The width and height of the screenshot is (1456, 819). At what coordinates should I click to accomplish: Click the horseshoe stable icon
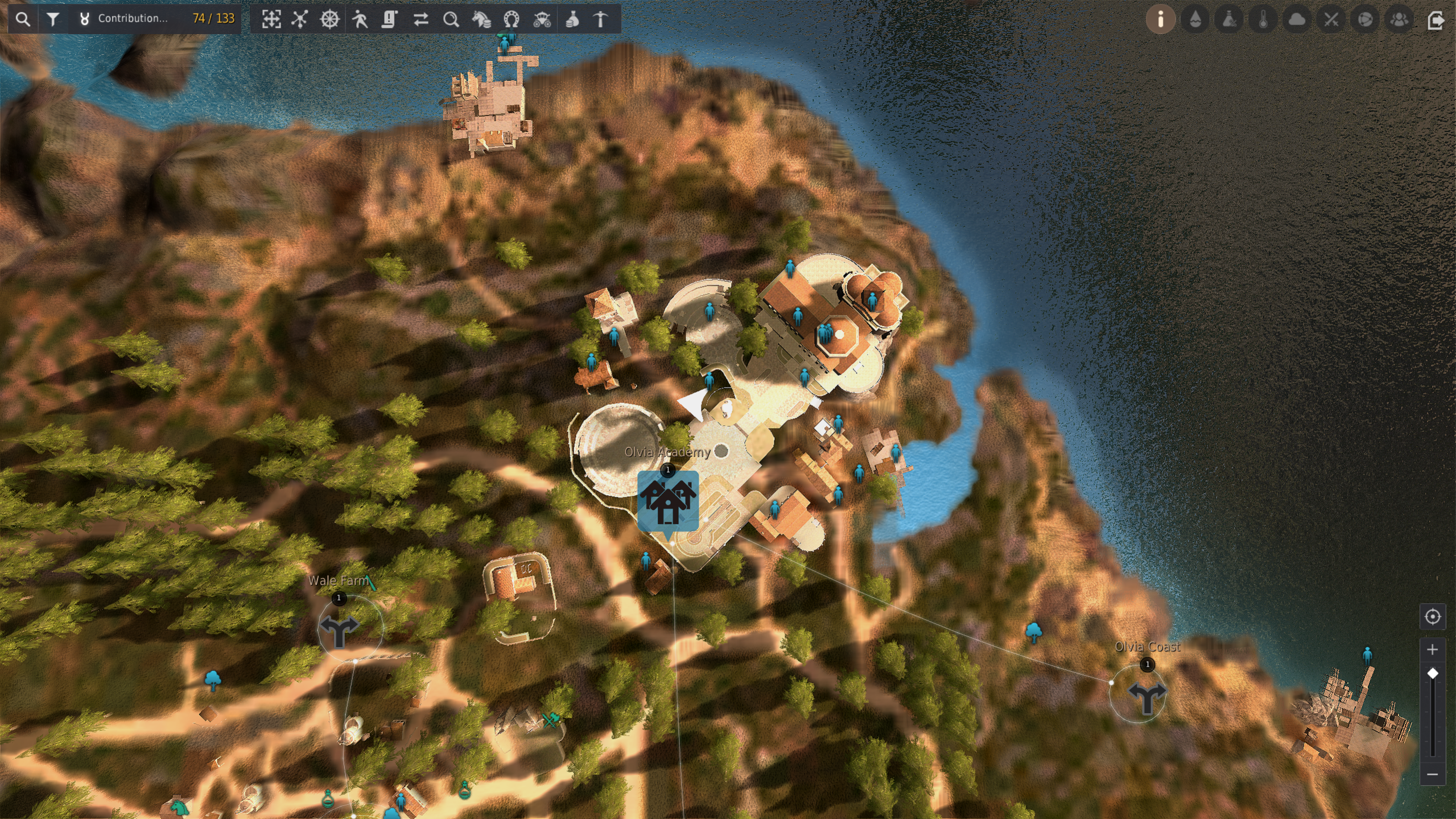[x=512, y=19]
